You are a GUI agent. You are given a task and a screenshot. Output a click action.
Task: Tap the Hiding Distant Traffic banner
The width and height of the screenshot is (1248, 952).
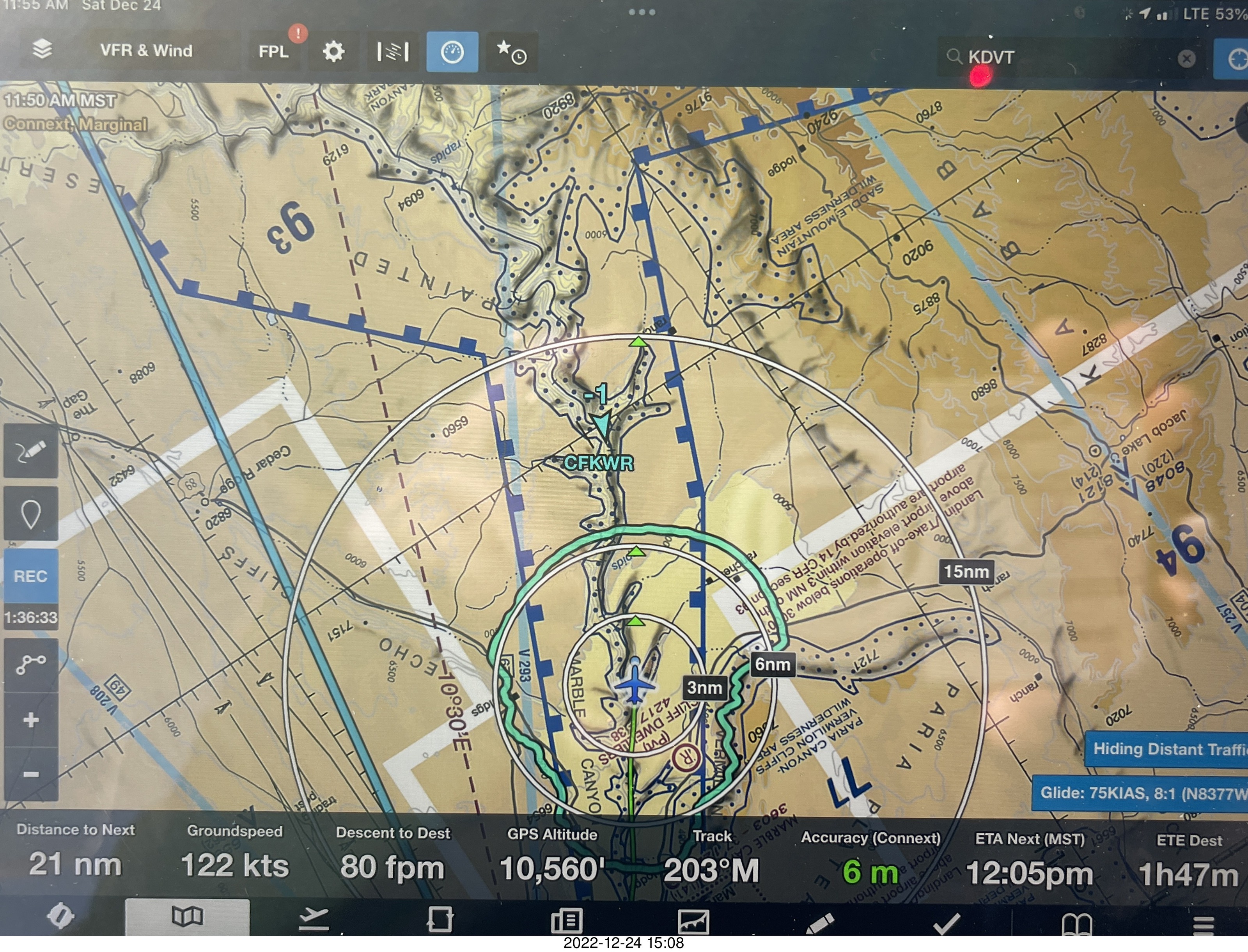pyautogui.click(x=1167, y=749)
